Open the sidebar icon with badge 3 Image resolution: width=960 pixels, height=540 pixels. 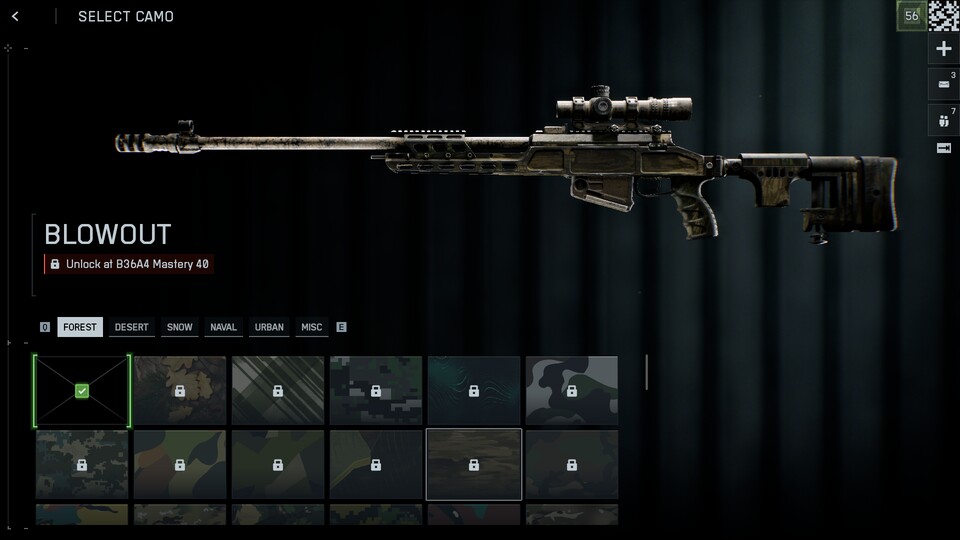point(943,84)
